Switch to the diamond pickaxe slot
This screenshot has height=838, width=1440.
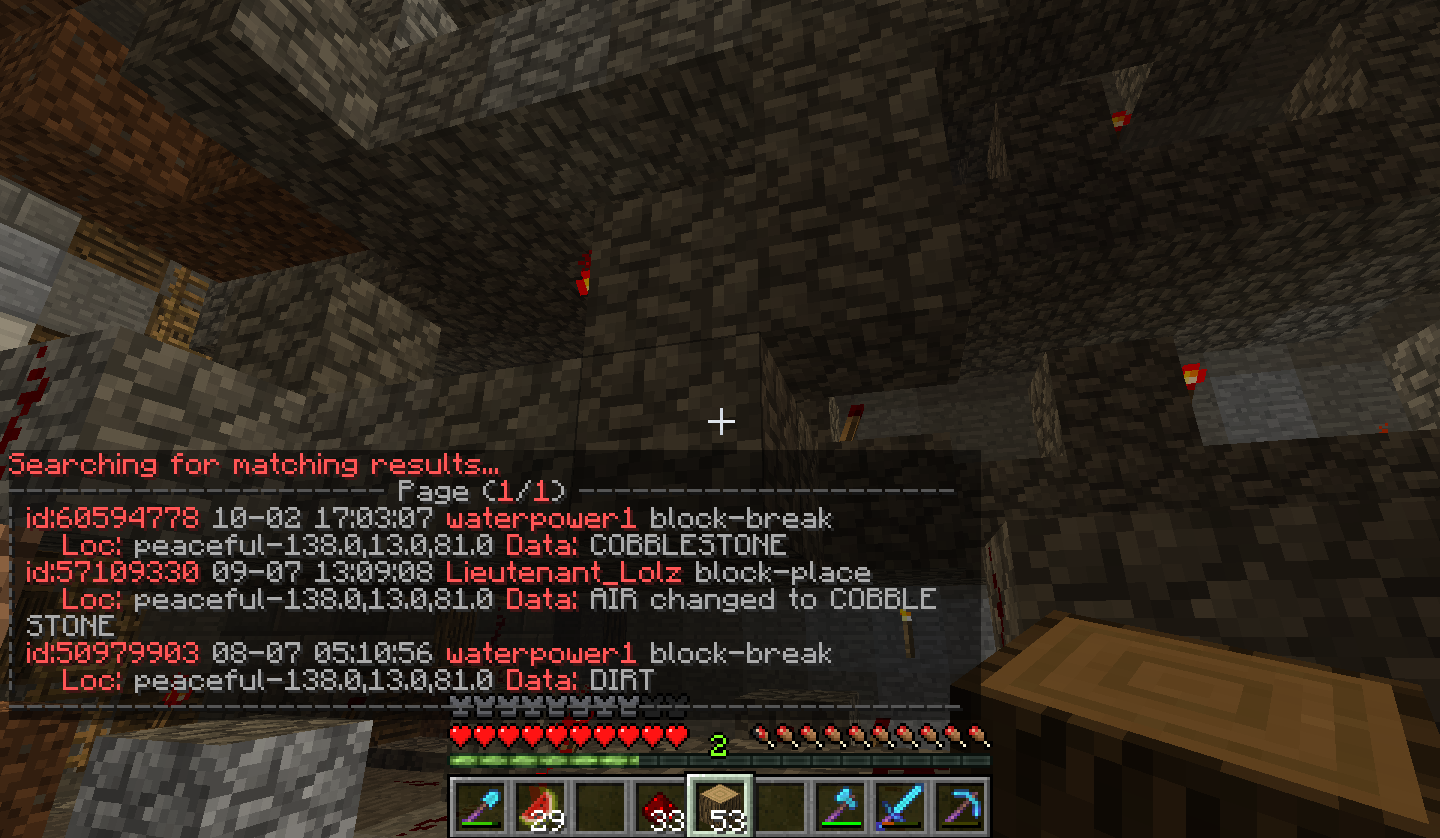click(x=959, y=806)
